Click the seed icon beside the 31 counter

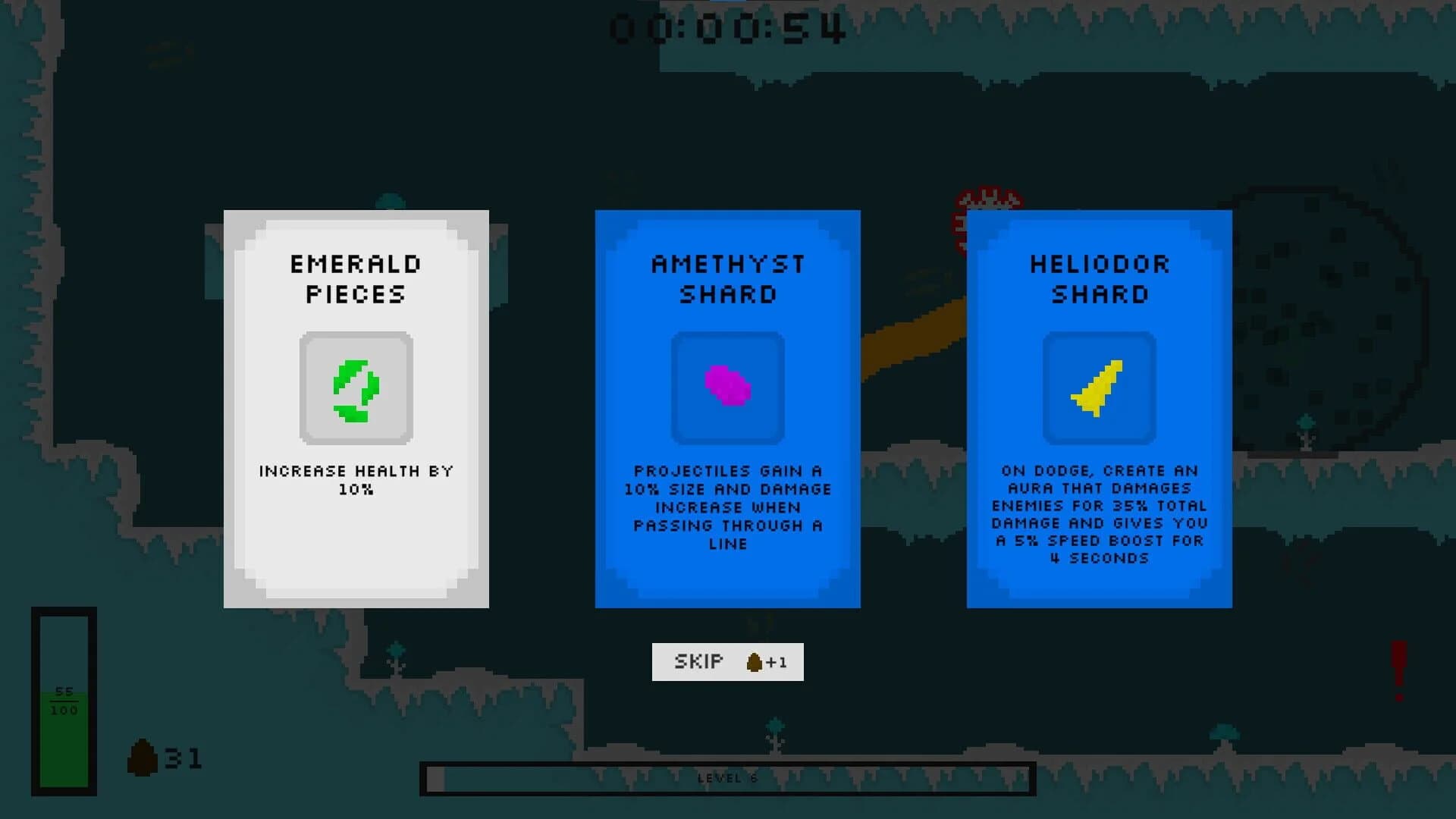143,755
